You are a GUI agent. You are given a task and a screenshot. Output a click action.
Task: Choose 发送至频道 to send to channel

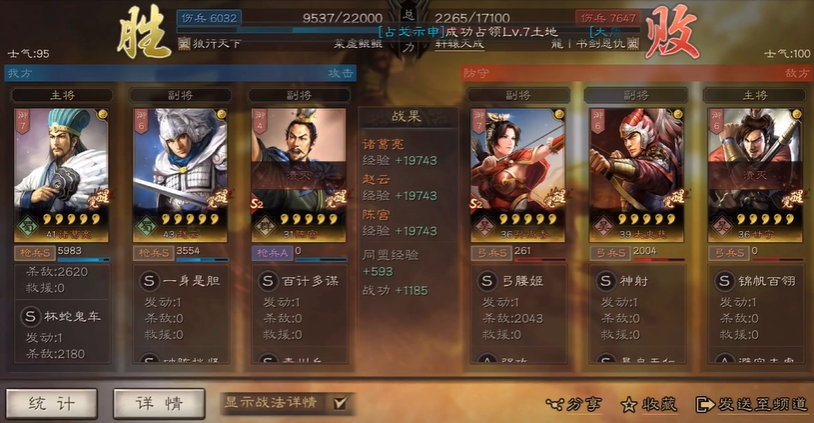(751, 404)
